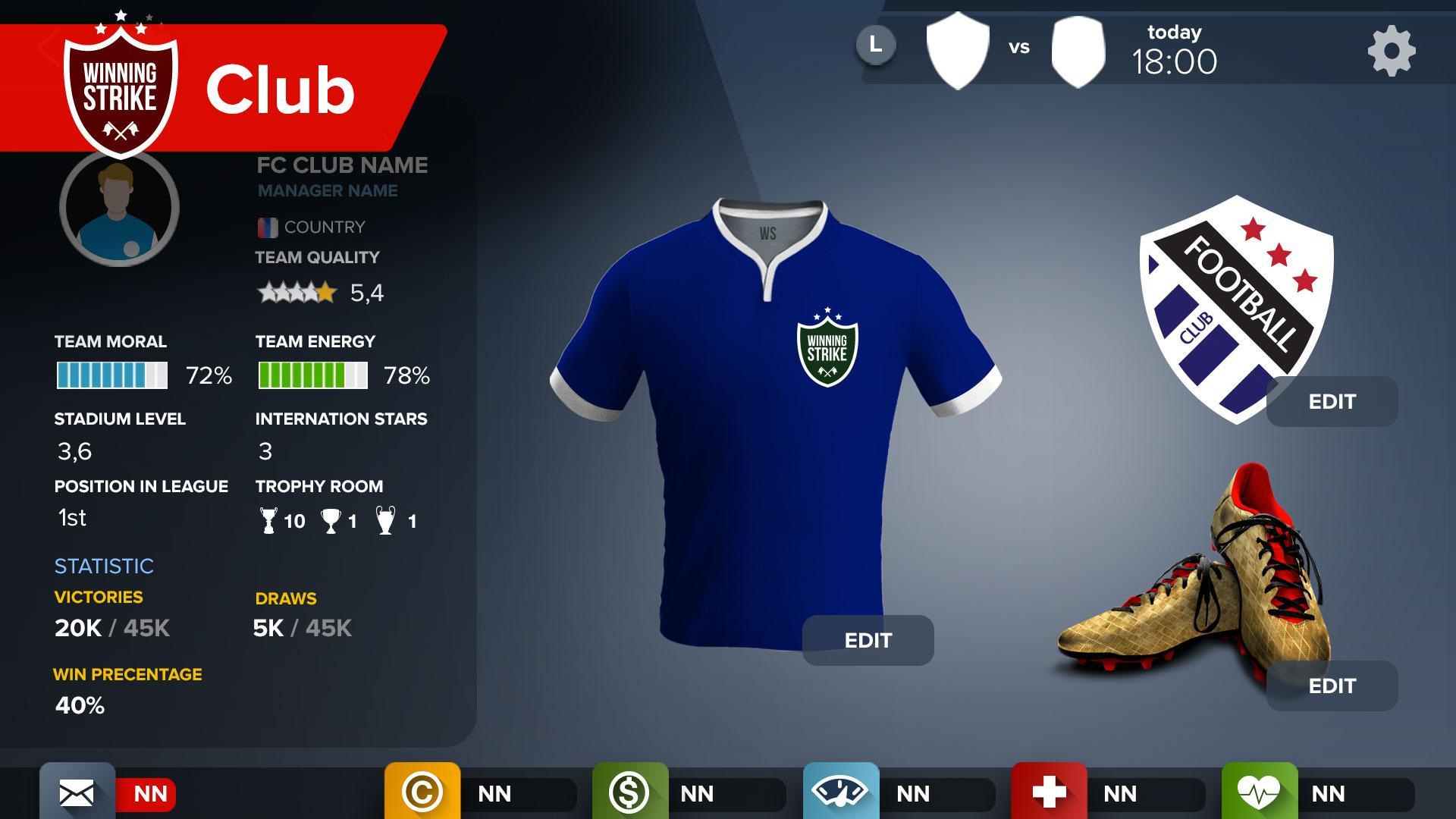Open the red medical cross icon
Screen dimensions: 1456x819
[x=1051, y=793]
